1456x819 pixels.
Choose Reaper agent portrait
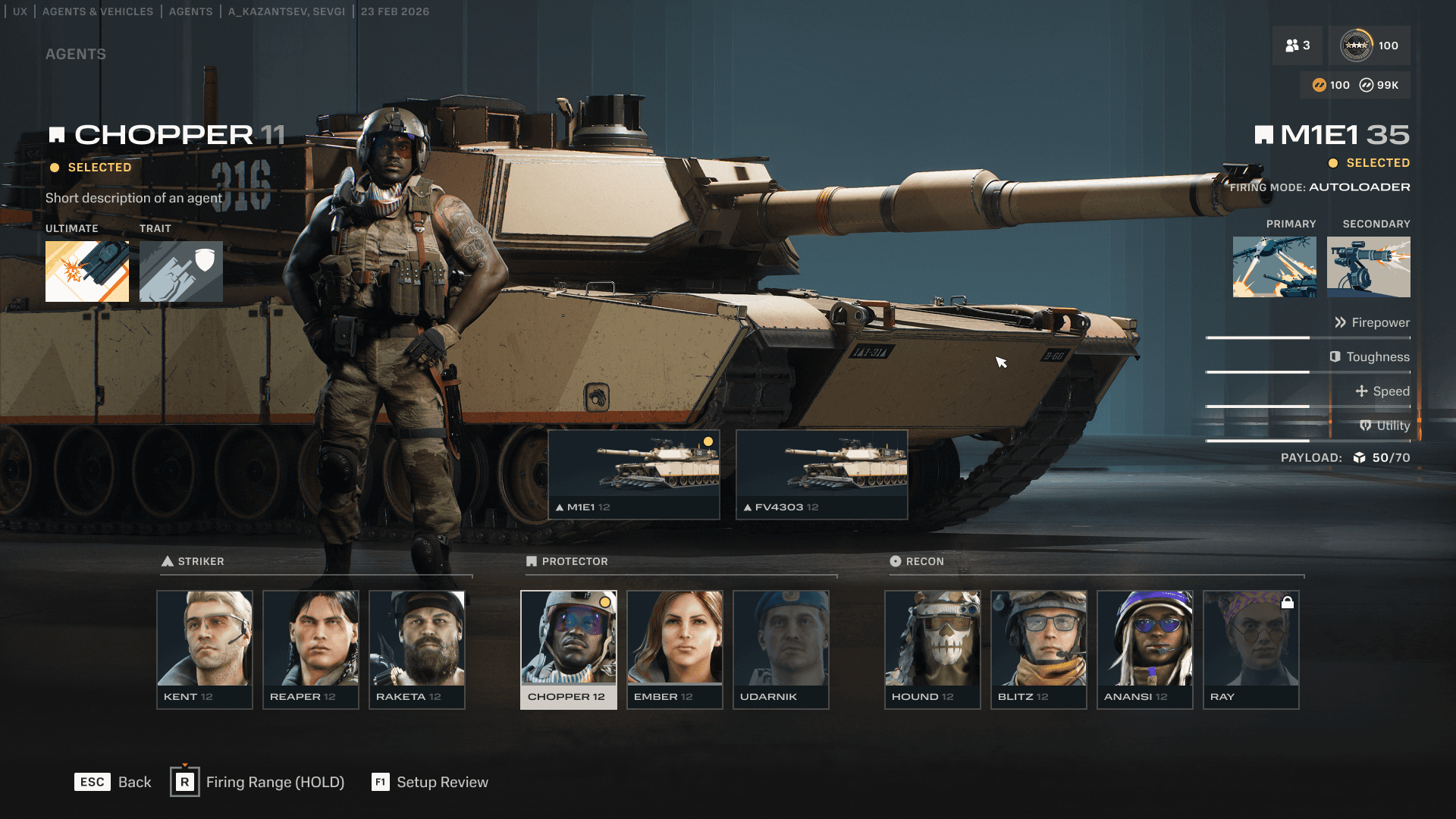pos(311,649)
